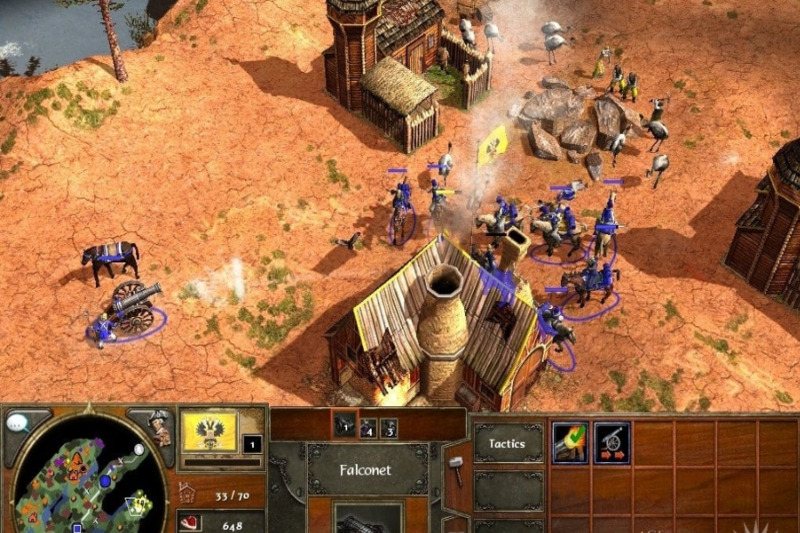800x533 pixels.
Task: Choose the cannon icon with red arrows
Action: point(611,441)
